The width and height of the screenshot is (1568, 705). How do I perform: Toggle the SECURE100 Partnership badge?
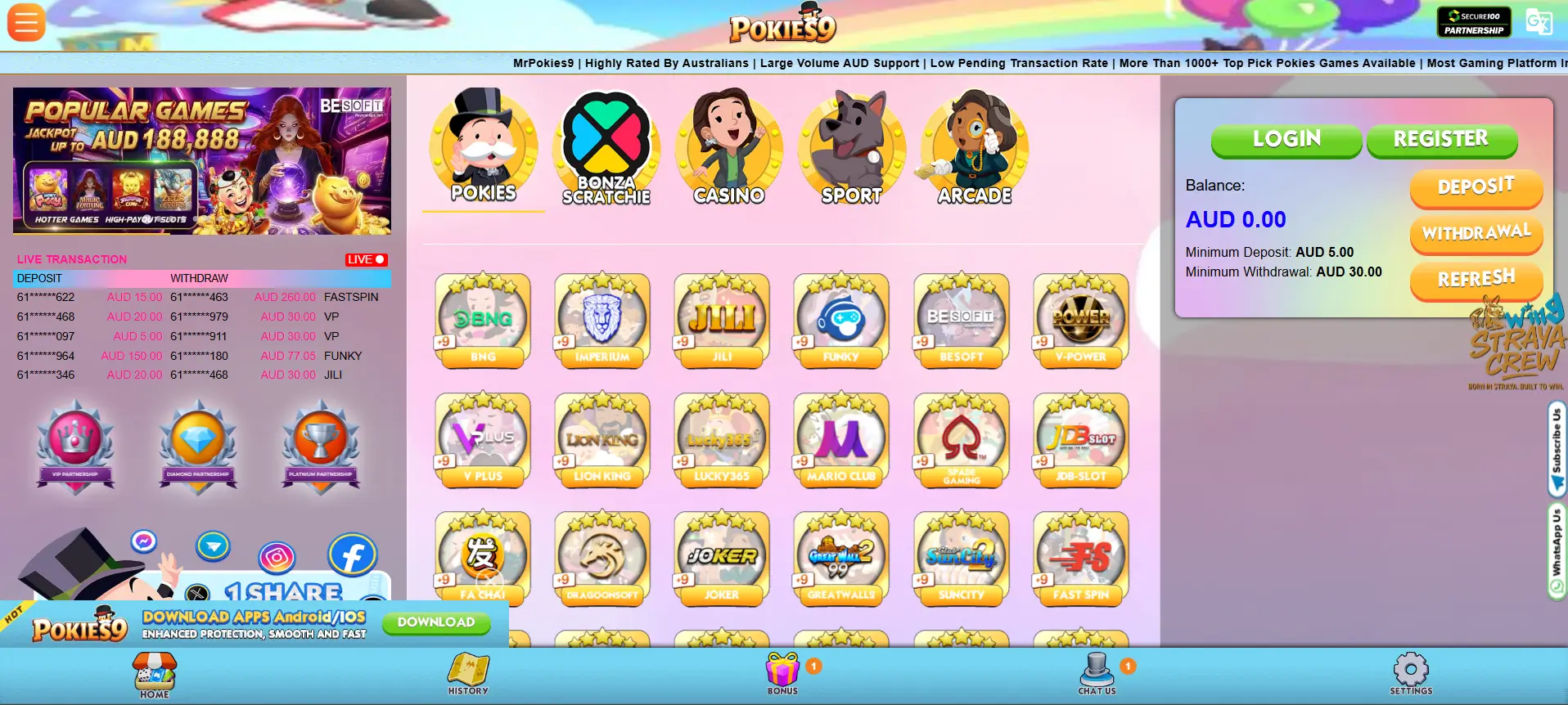tap(1473, 20)
